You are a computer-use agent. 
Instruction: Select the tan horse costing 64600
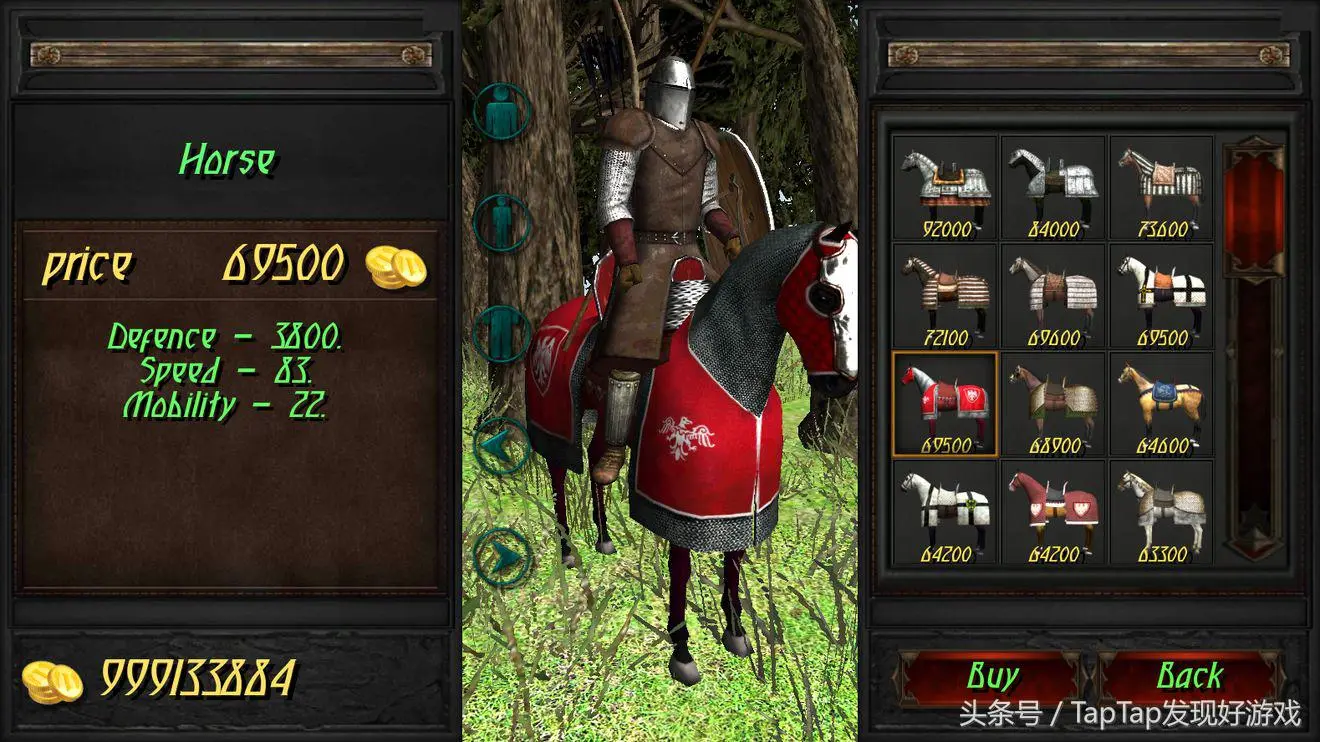click(1161, 404)
